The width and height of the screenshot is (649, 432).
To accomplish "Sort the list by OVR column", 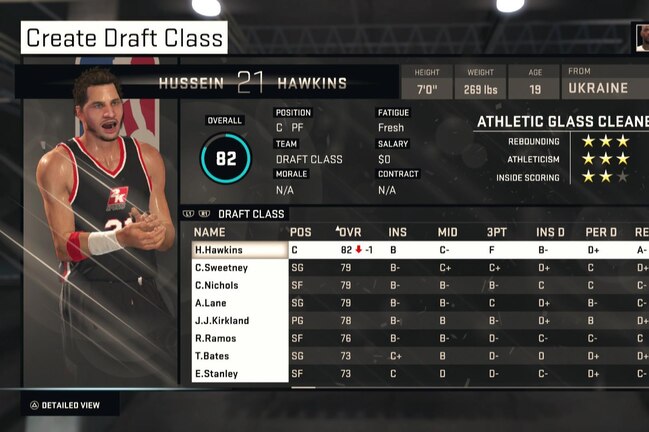I will (352, 231).
